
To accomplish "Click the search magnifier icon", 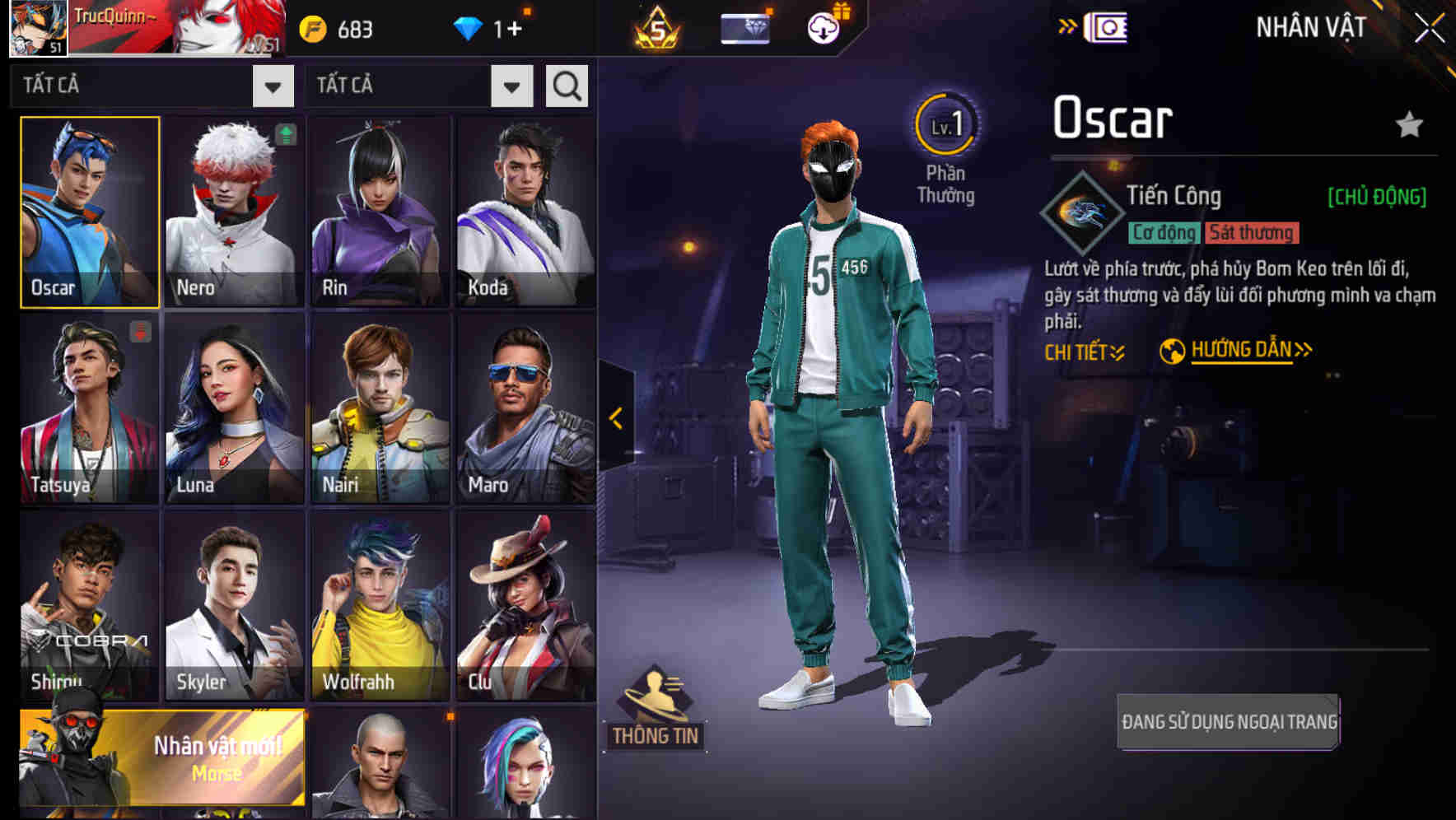I will (566, 85).
